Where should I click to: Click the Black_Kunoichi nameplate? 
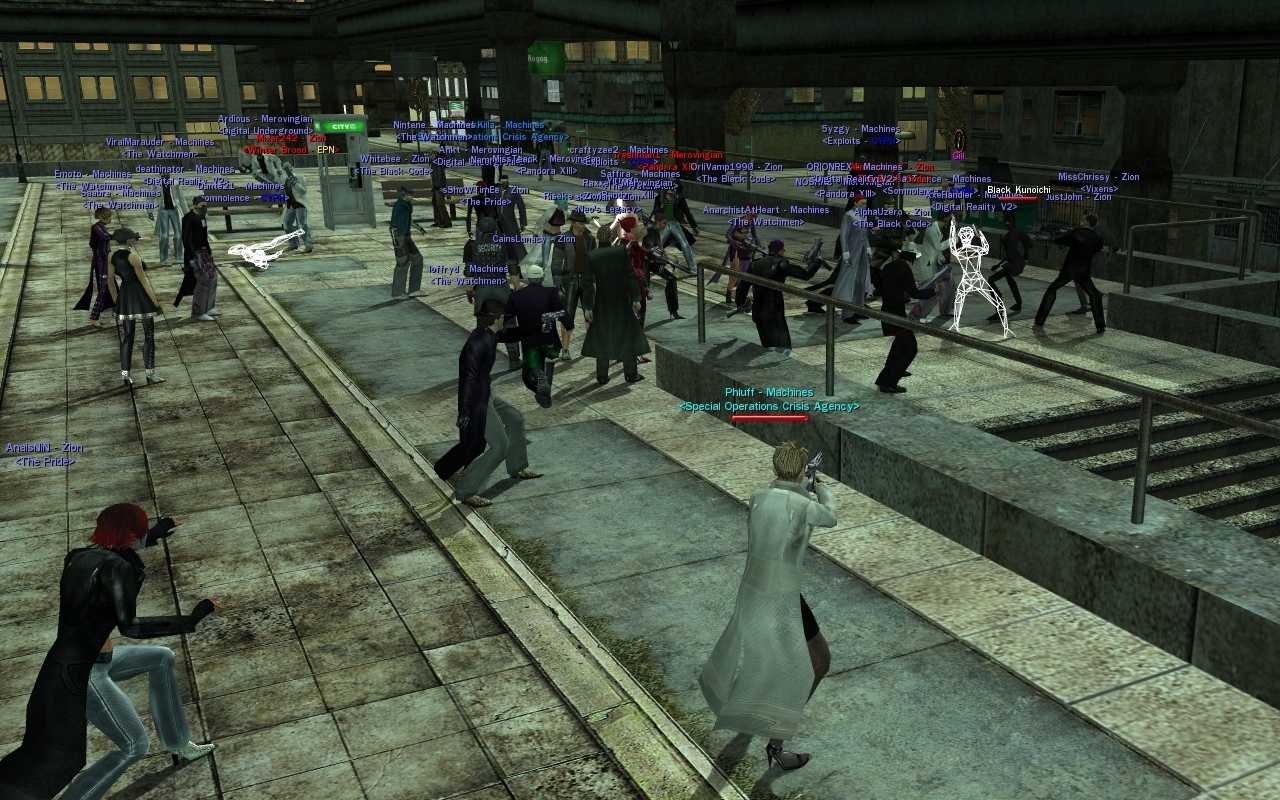(x=1018, y=190)
